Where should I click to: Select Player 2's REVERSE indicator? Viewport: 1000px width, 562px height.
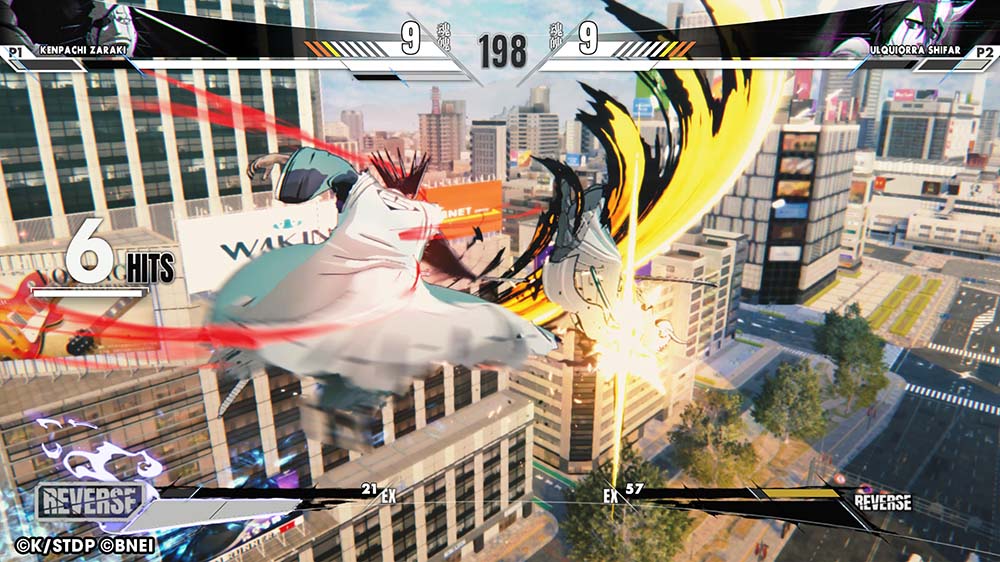pos(882,502)
